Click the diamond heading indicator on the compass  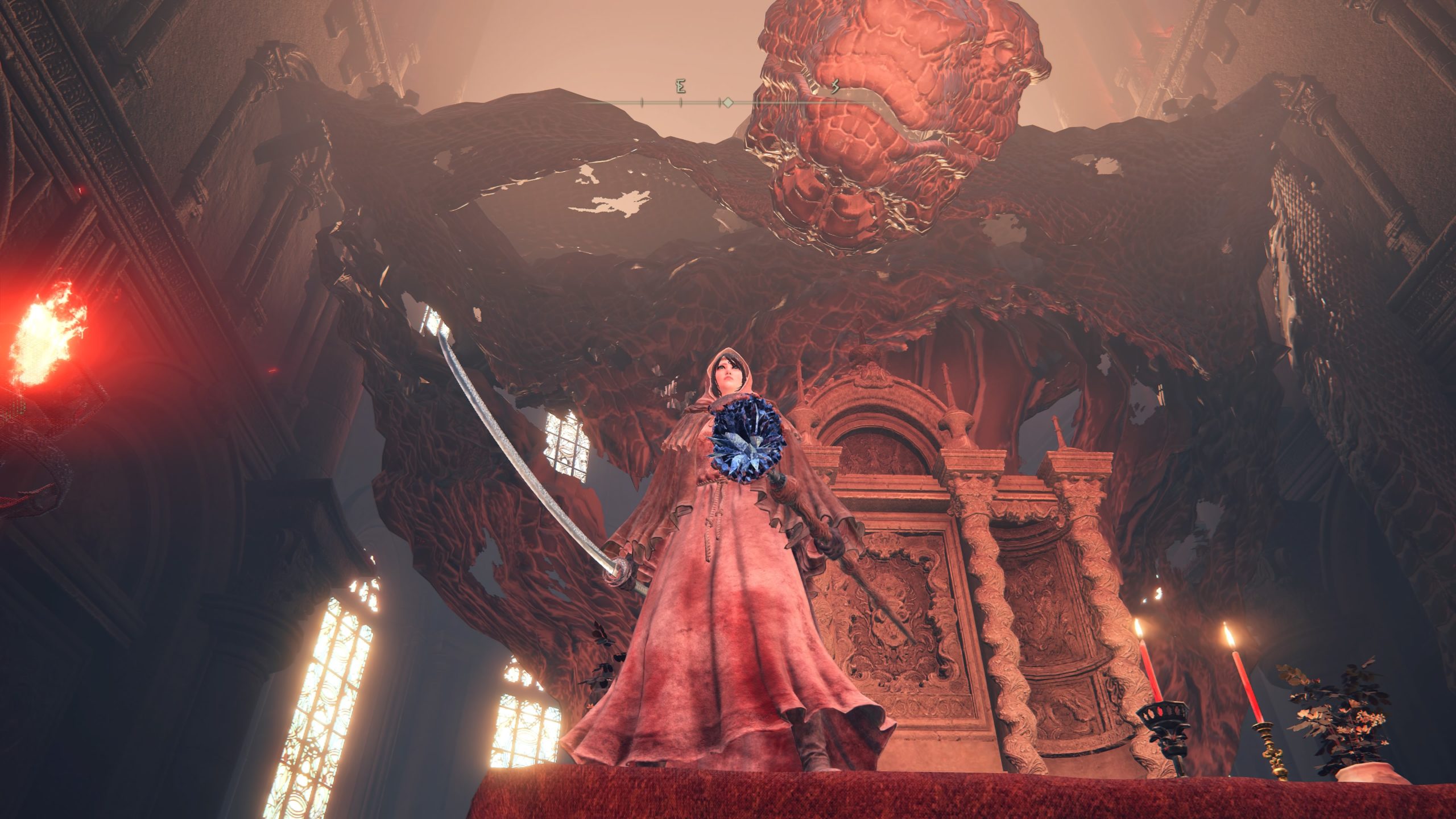(727, 103)
